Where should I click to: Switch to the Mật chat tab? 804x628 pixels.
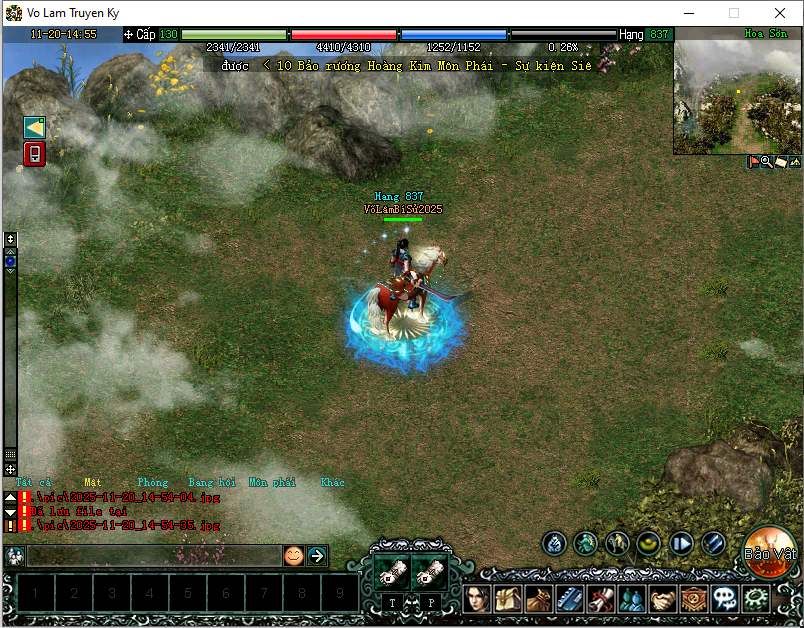(x=93, y=482)
